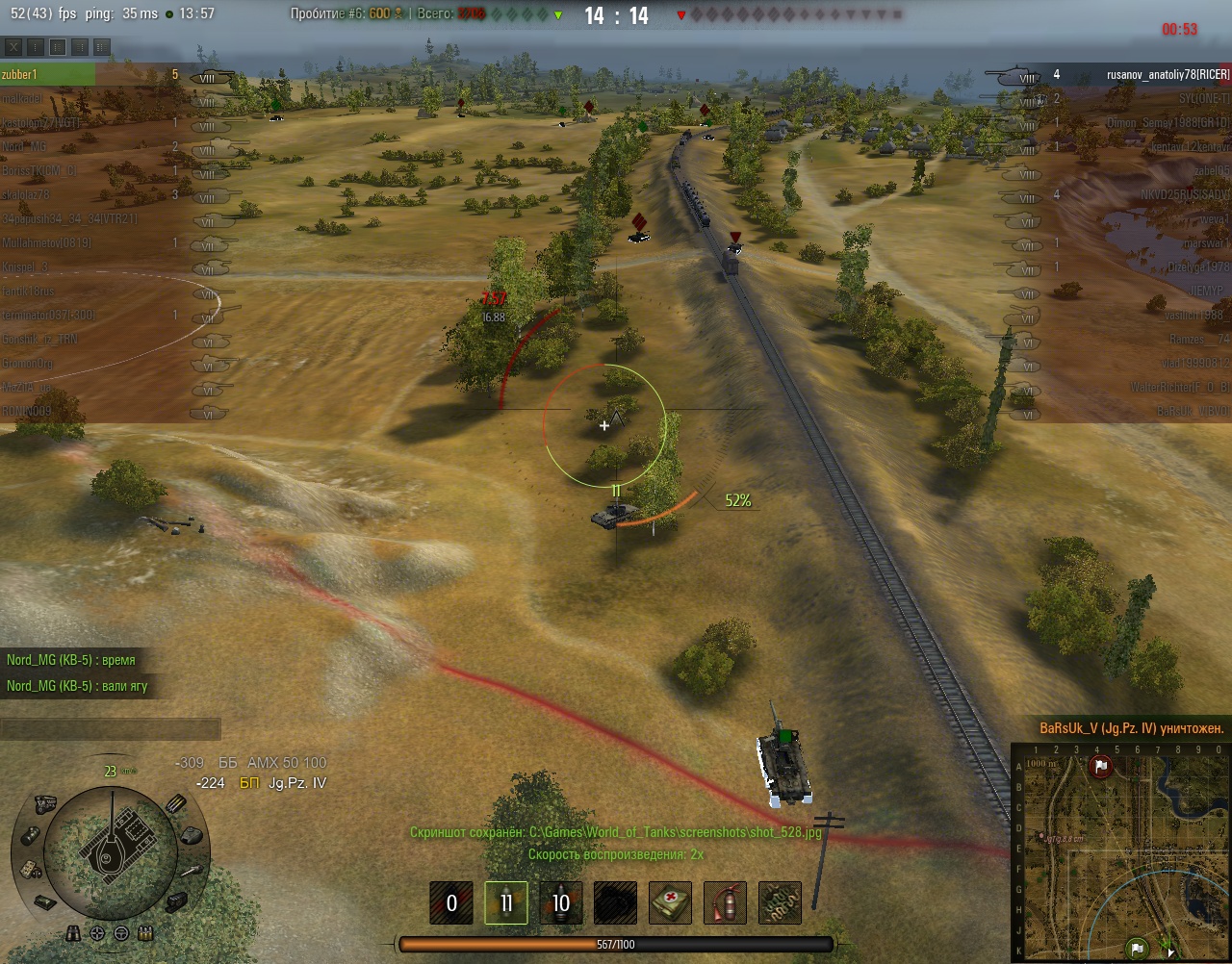Switch to the shell slot with 10 rounds
This screenshot has width=1232, height=964.
point(561,902)
